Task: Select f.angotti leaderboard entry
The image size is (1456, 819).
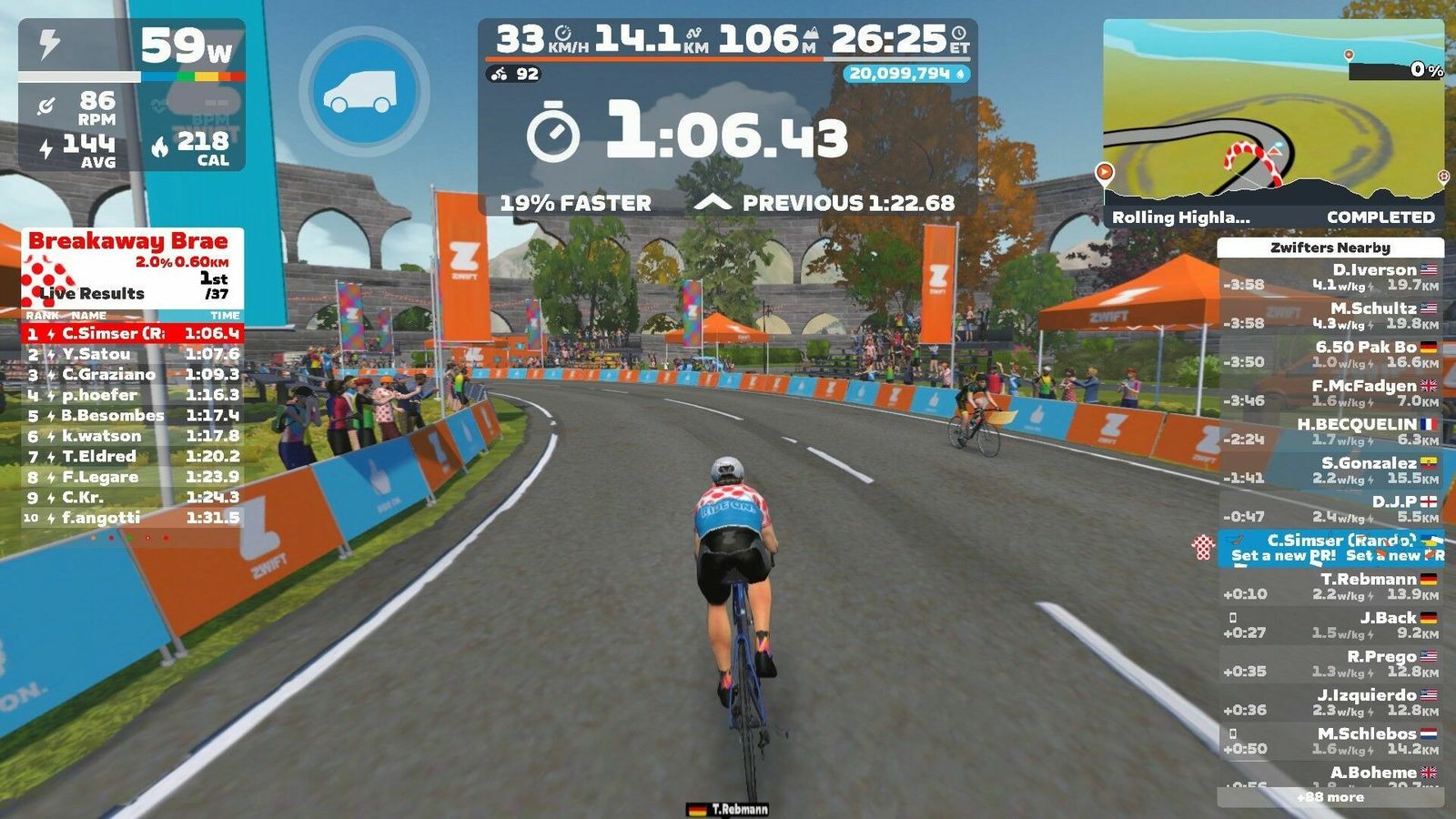Action: (x=132, y=518)
